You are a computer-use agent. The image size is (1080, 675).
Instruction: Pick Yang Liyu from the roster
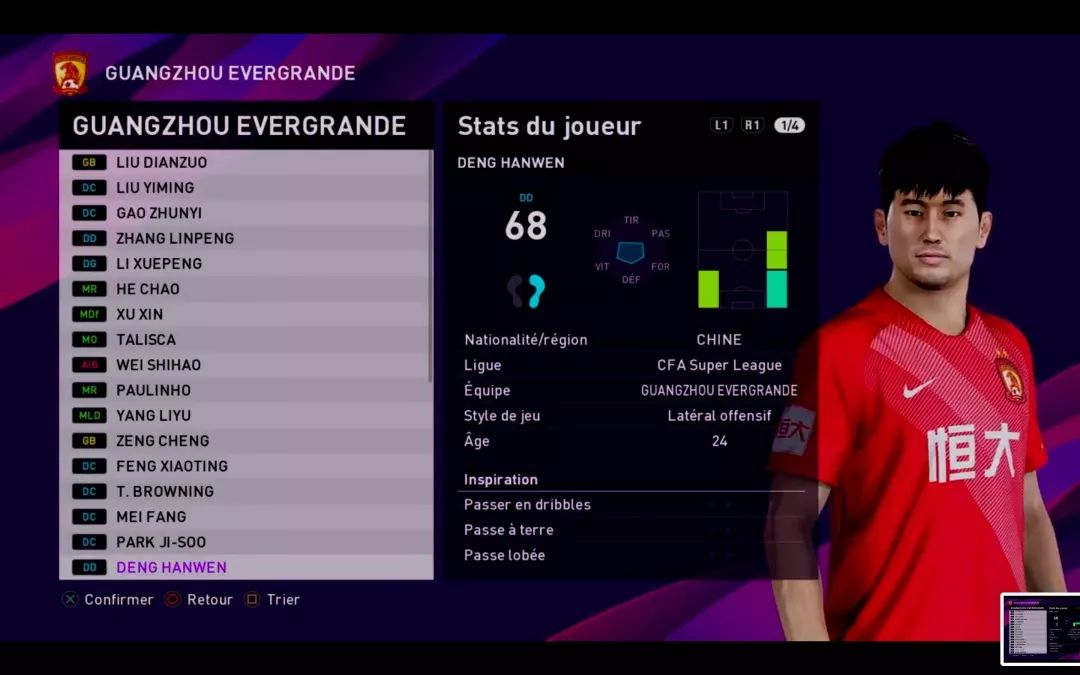coord(245,415)
